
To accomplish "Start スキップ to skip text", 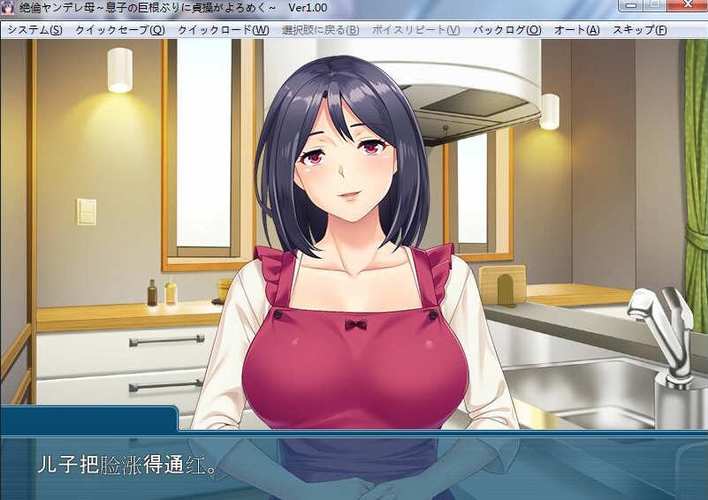I will 639,30.
